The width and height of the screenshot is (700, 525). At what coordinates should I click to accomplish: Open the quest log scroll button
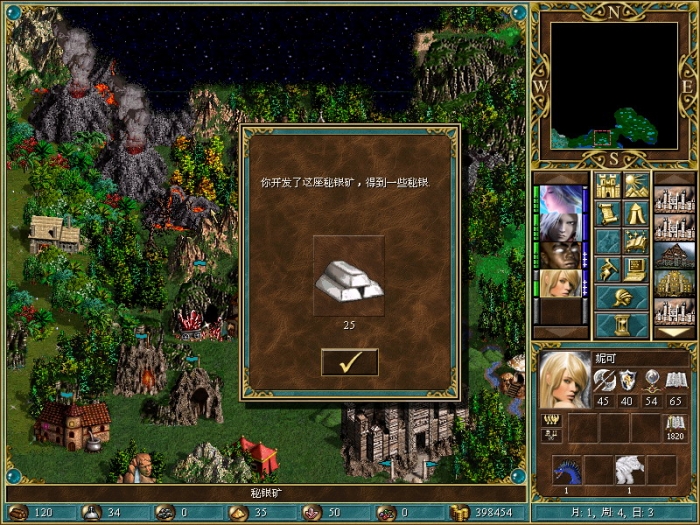point(608,213)
